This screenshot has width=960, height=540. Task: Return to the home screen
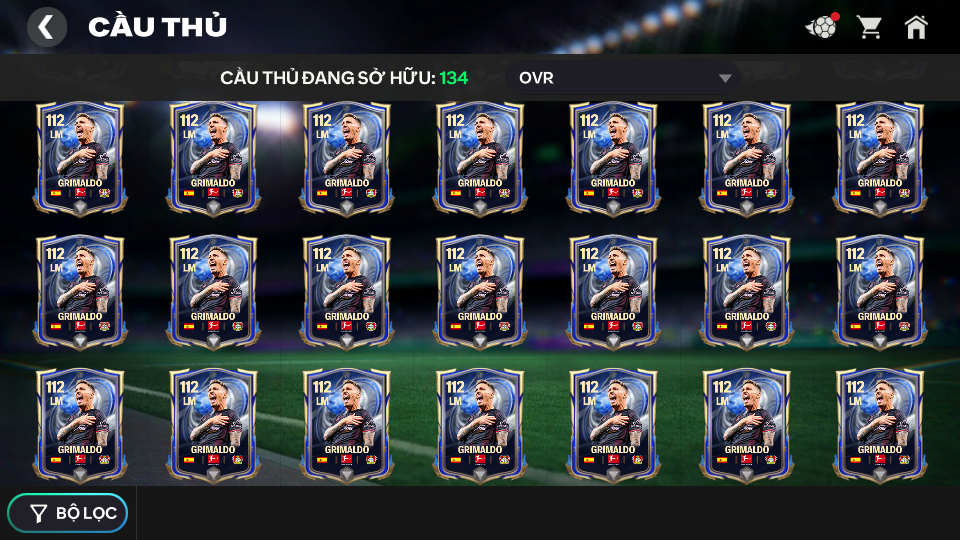pos(916,27)
